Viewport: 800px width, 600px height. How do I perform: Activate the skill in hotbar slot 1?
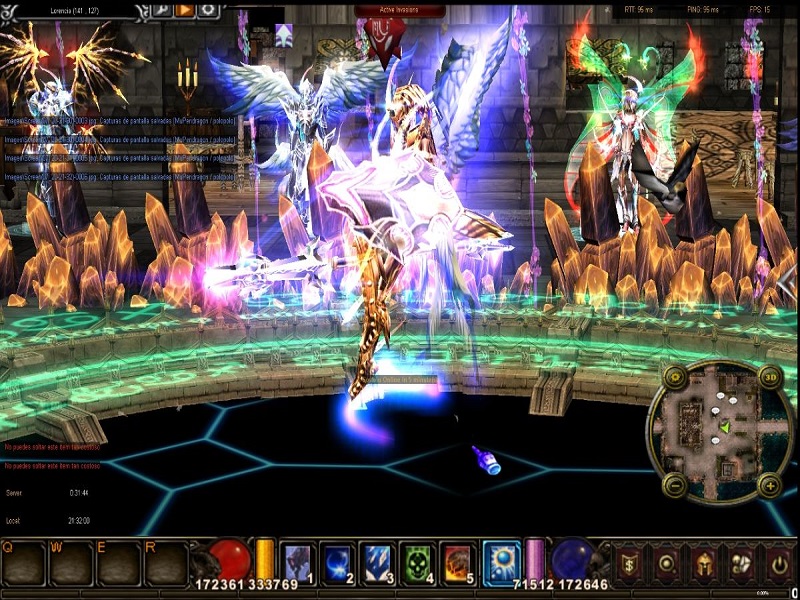[x=297, y=561]
